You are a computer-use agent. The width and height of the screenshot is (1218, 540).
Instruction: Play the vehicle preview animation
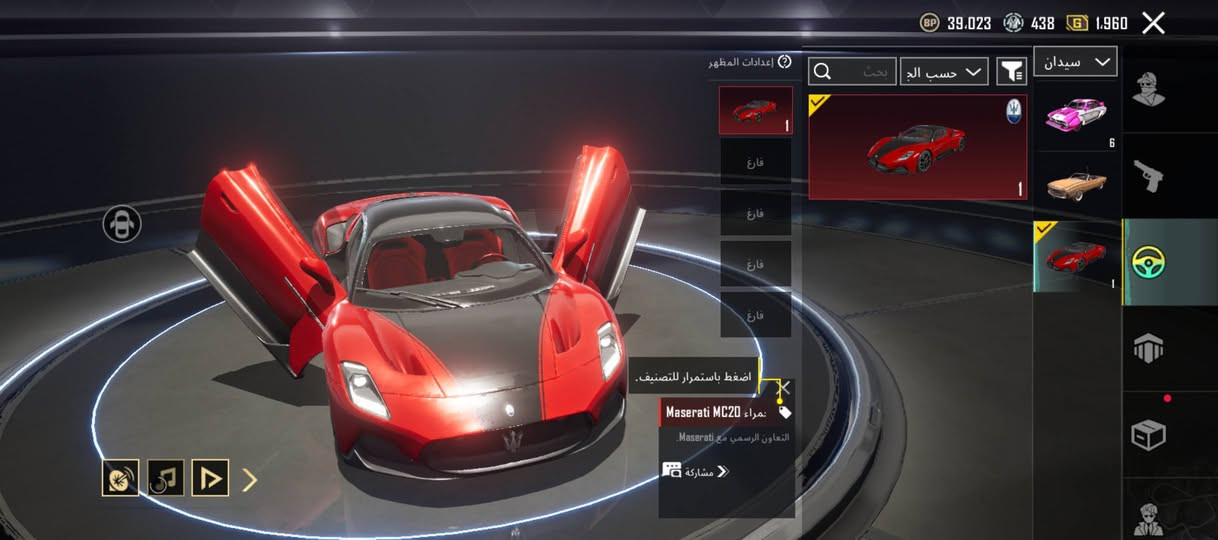(x=211, y=479)
